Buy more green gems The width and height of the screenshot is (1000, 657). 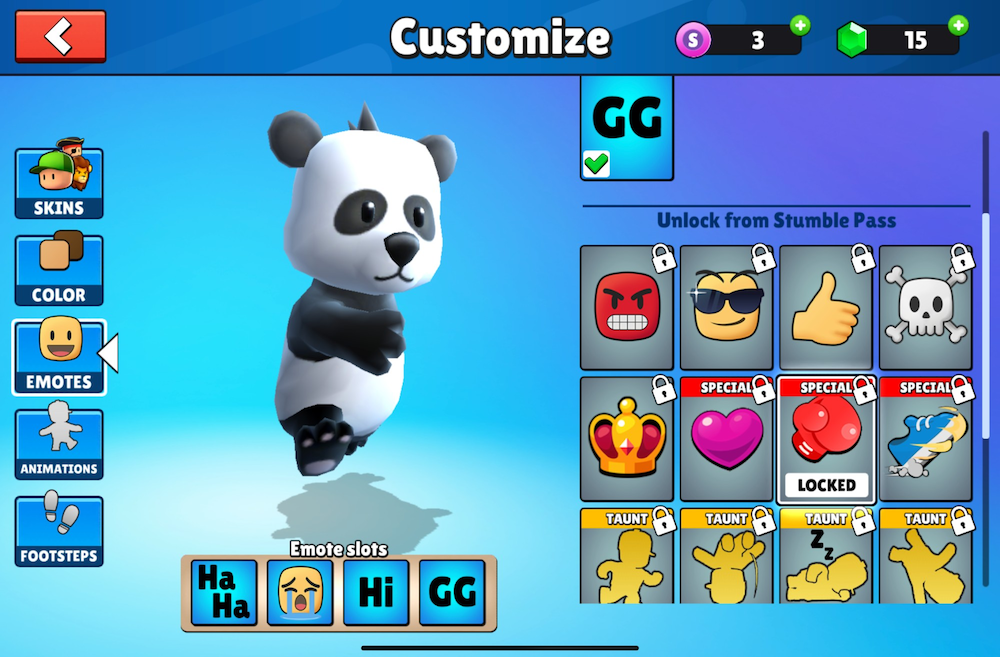958,26
